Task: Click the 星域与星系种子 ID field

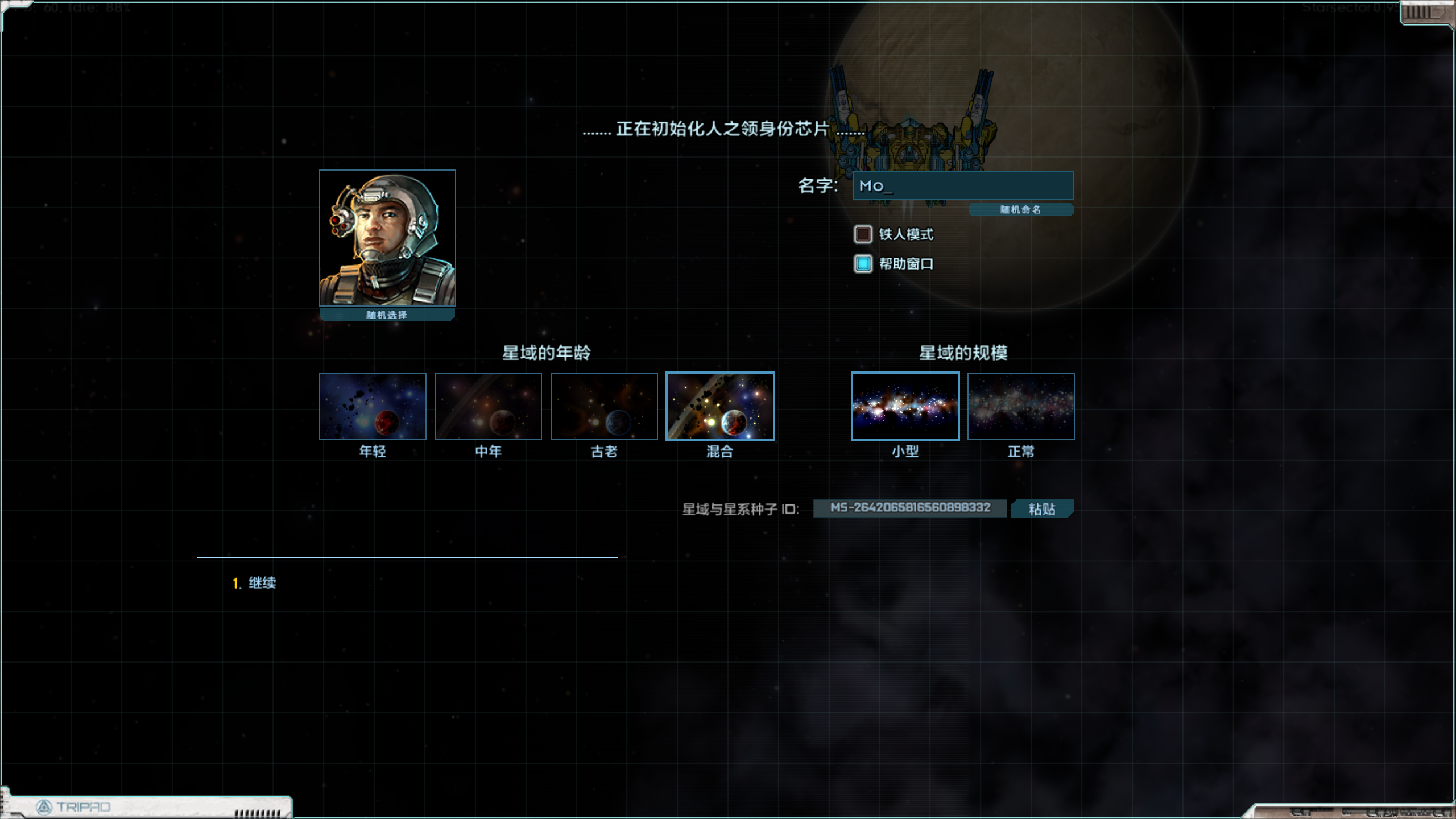Action: point(909,509)
